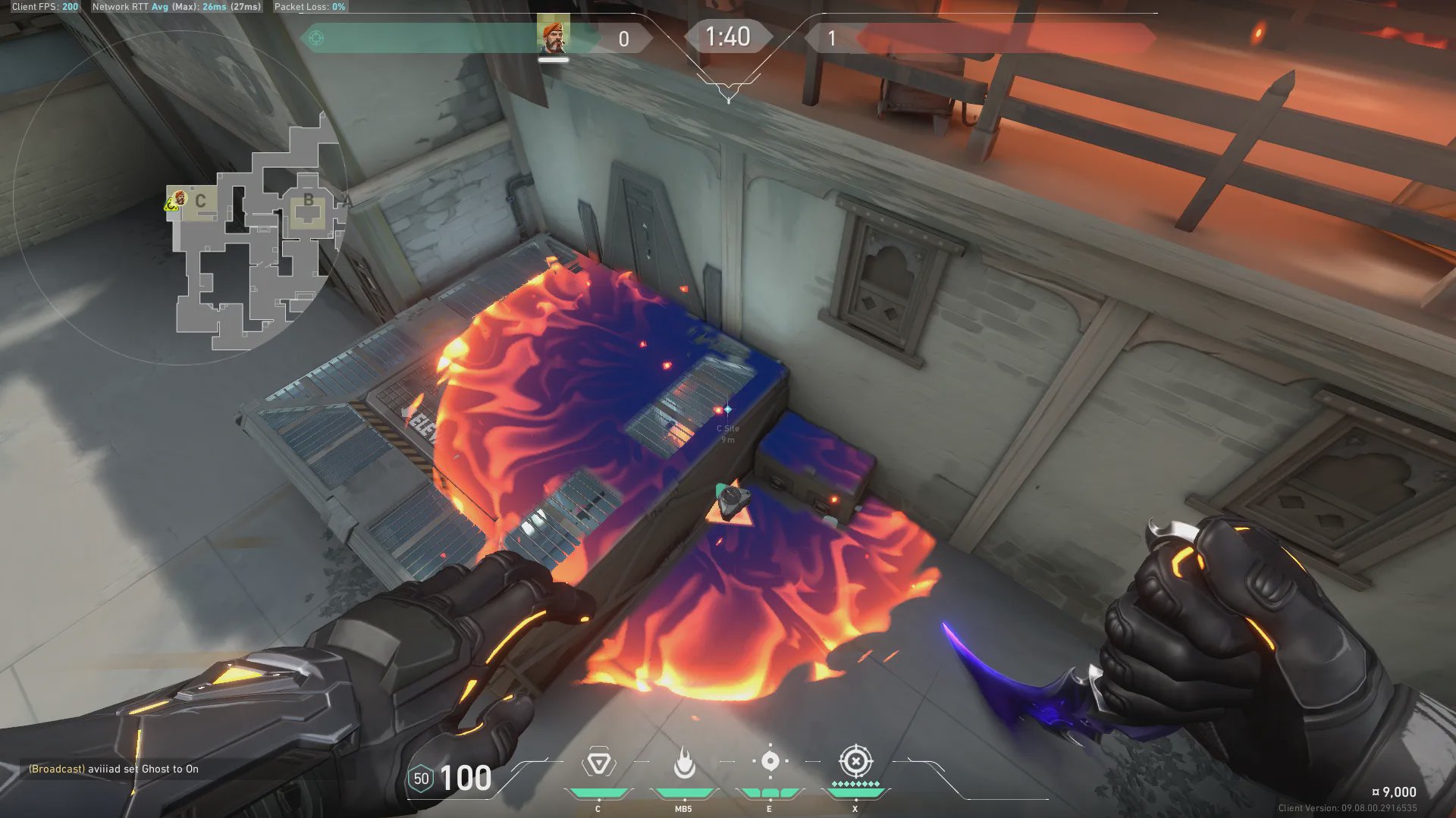Trigger the Orbital Strike ultimate icon
This screenshot has height=818, width=1456.
855,761
